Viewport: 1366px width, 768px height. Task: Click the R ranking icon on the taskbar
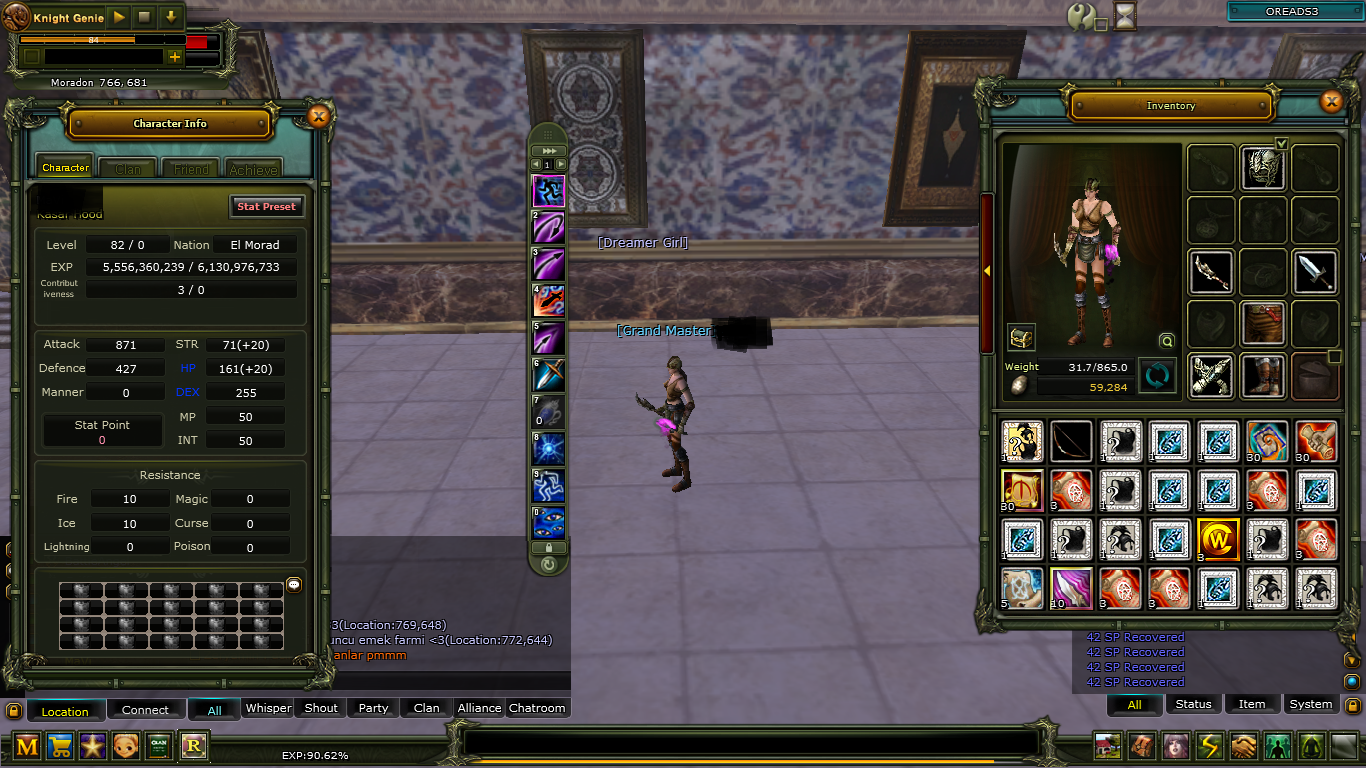coord(192,746)
